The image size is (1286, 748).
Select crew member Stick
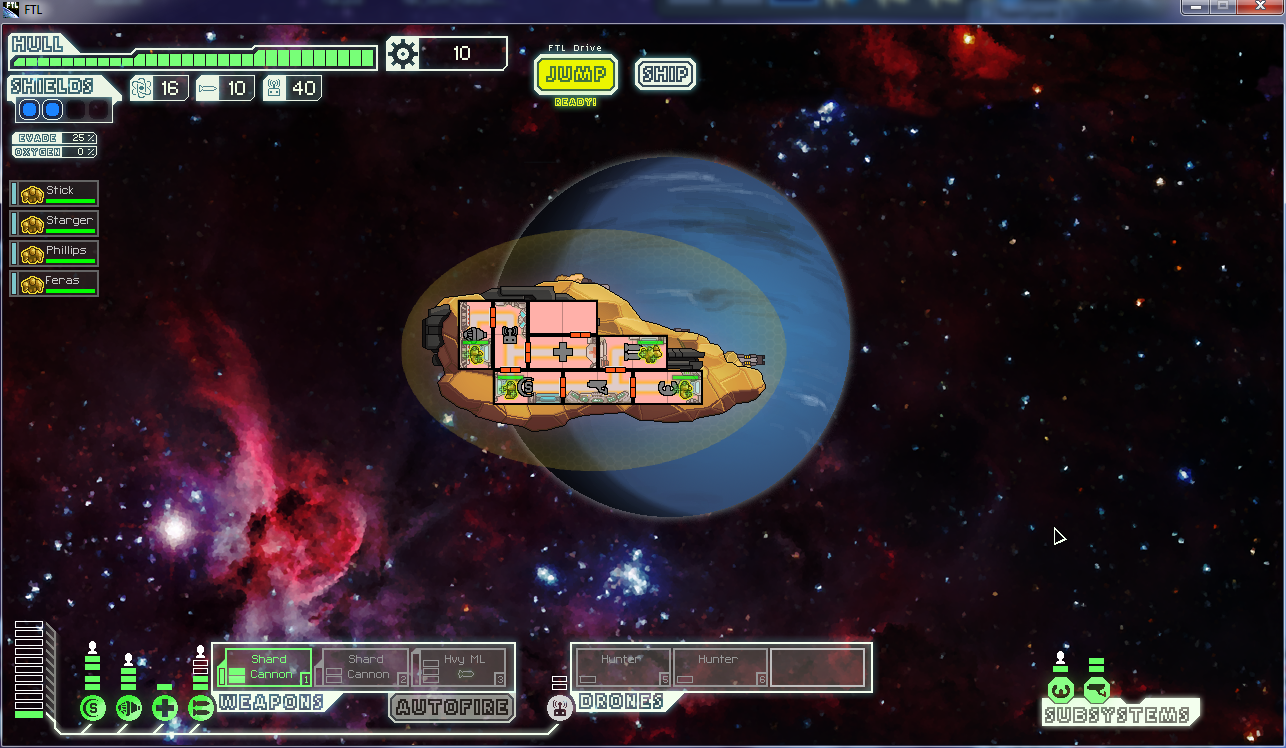click(x=55, y=193)
